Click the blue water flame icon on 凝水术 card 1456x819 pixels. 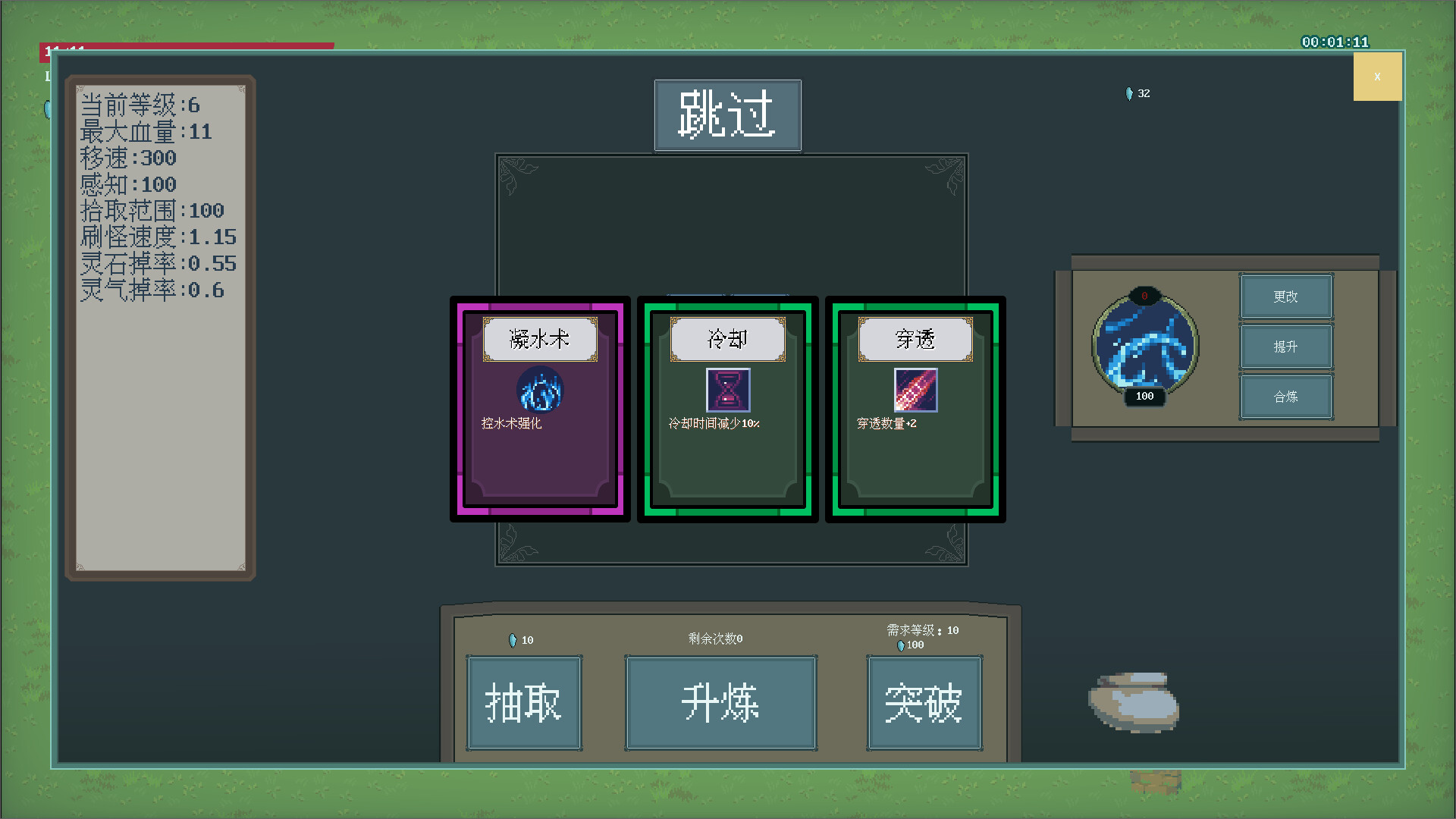click(539, 391)
